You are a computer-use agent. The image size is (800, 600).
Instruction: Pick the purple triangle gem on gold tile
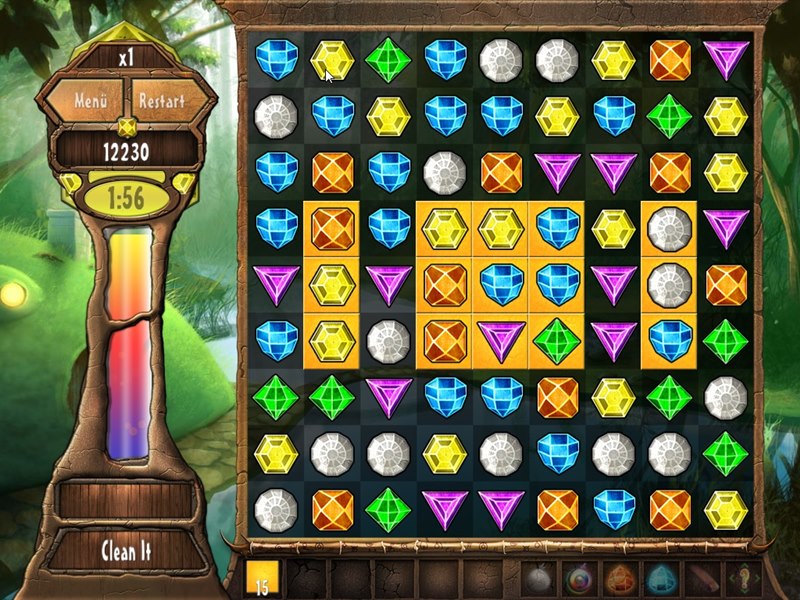click(501, 341)
